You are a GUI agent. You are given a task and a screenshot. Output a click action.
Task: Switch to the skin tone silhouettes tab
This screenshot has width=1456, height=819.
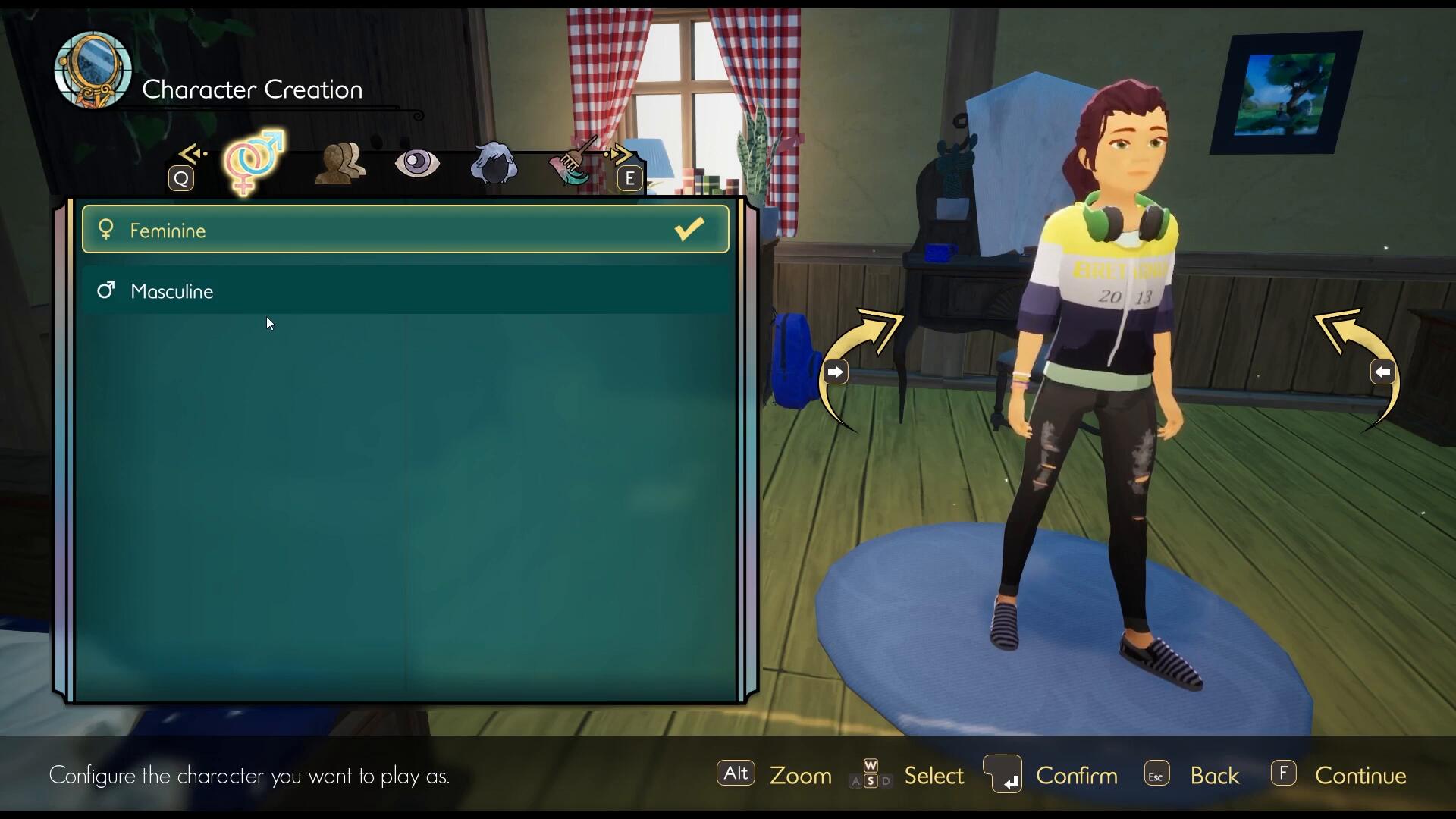click(340, 162)
